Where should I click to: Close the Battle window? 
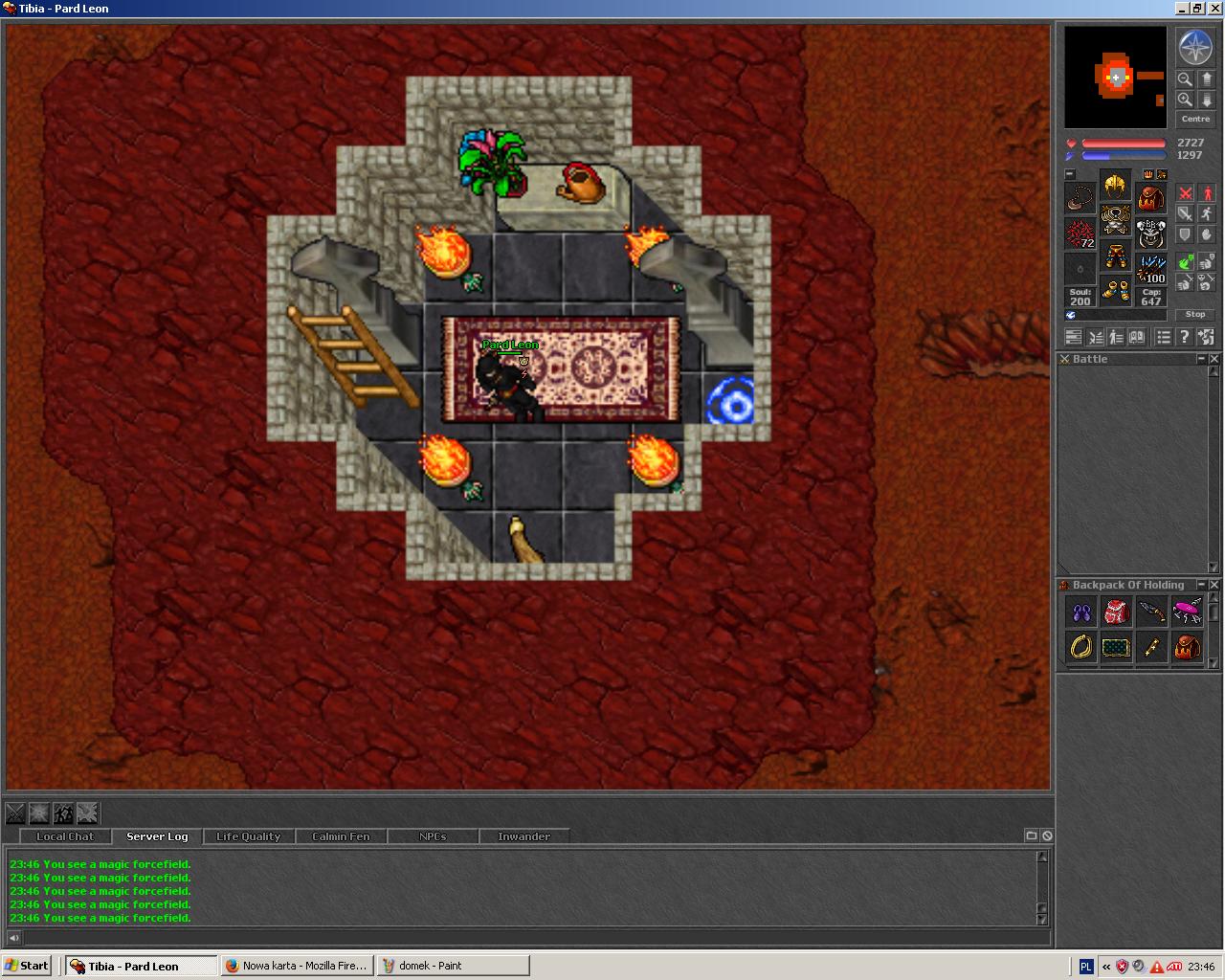[x=1214, y=359]
